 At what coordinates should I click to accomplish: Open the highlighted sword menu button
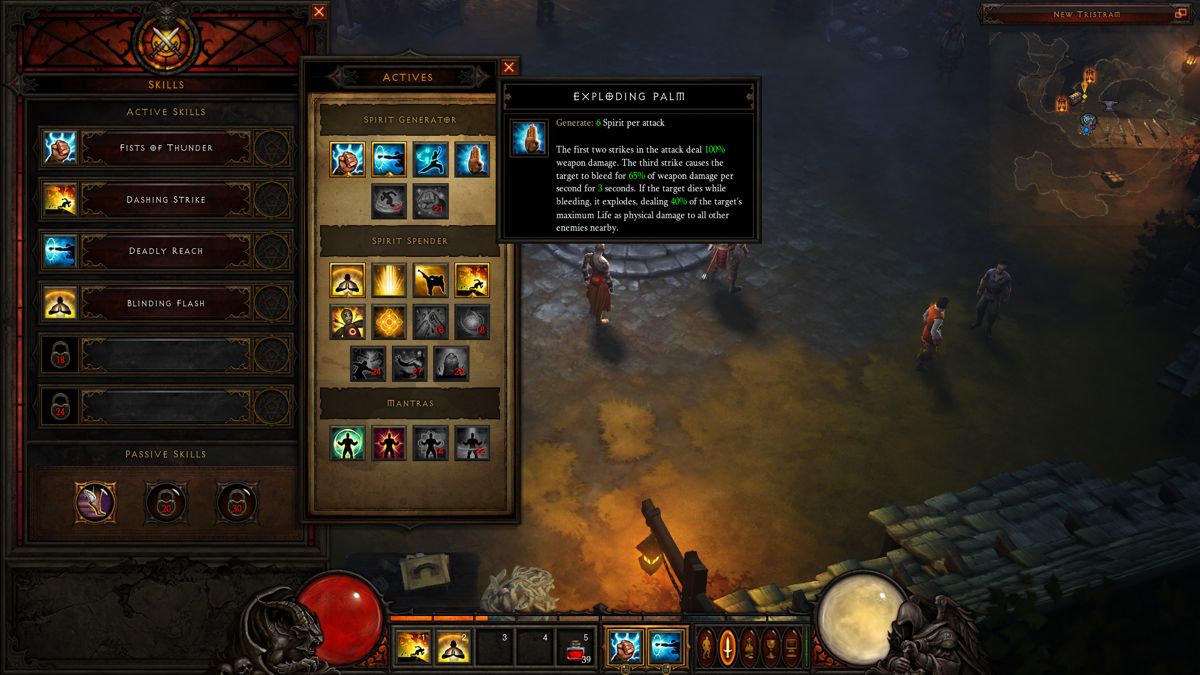click(x=728, y=647)
